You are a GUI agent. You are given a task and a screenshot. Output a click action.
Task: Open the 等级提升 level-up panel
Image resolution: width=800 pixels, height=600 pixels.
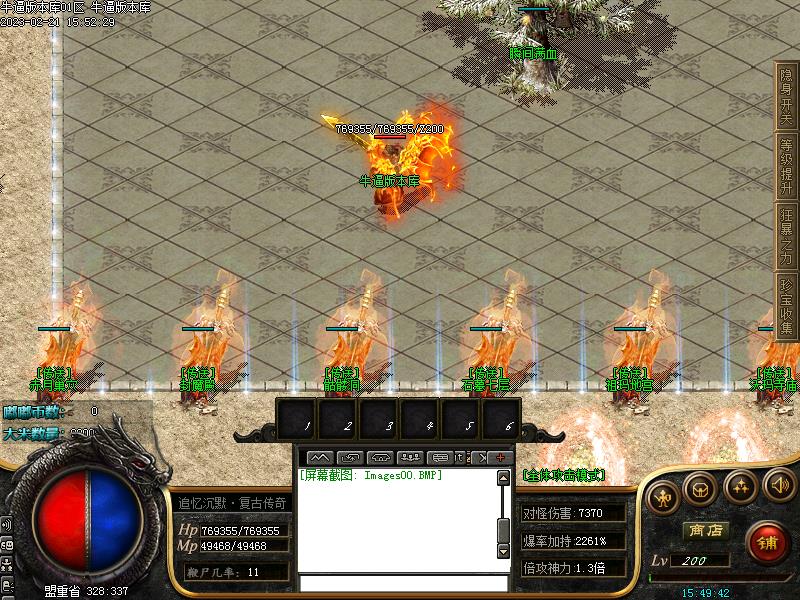786,164
